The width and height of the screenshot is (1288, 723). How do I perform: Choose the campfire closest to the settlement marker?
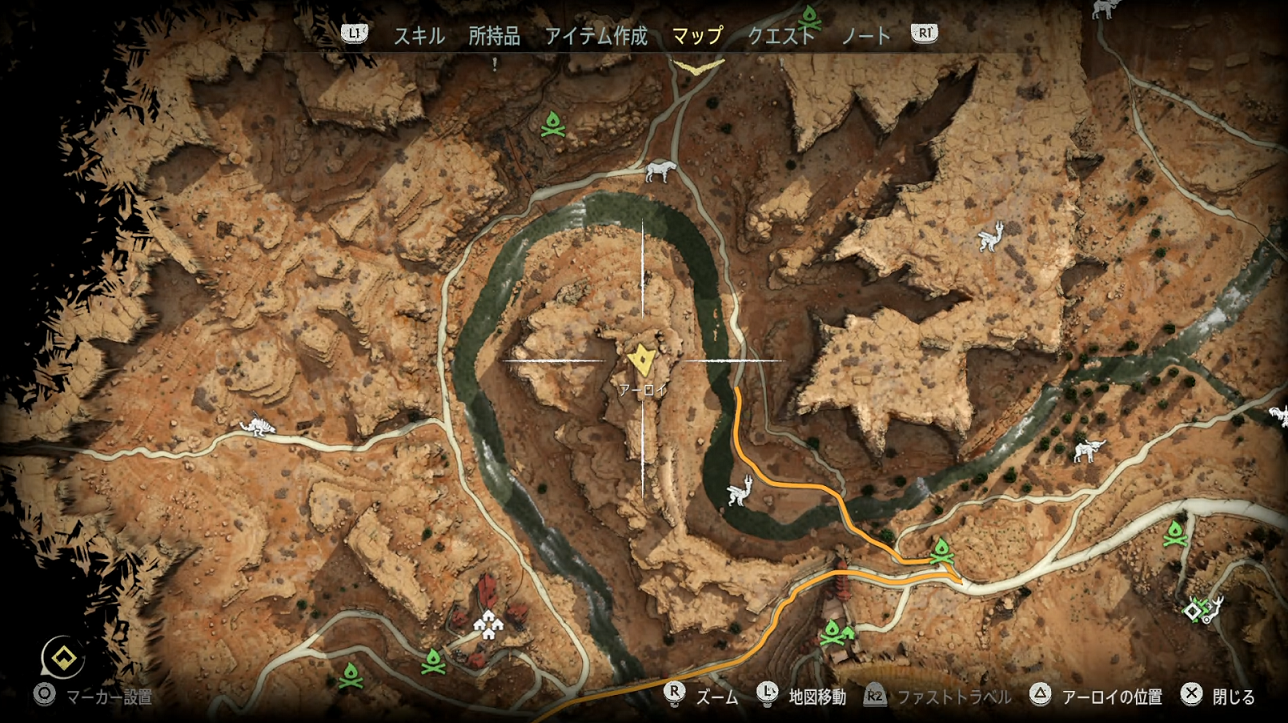[433, 660]
